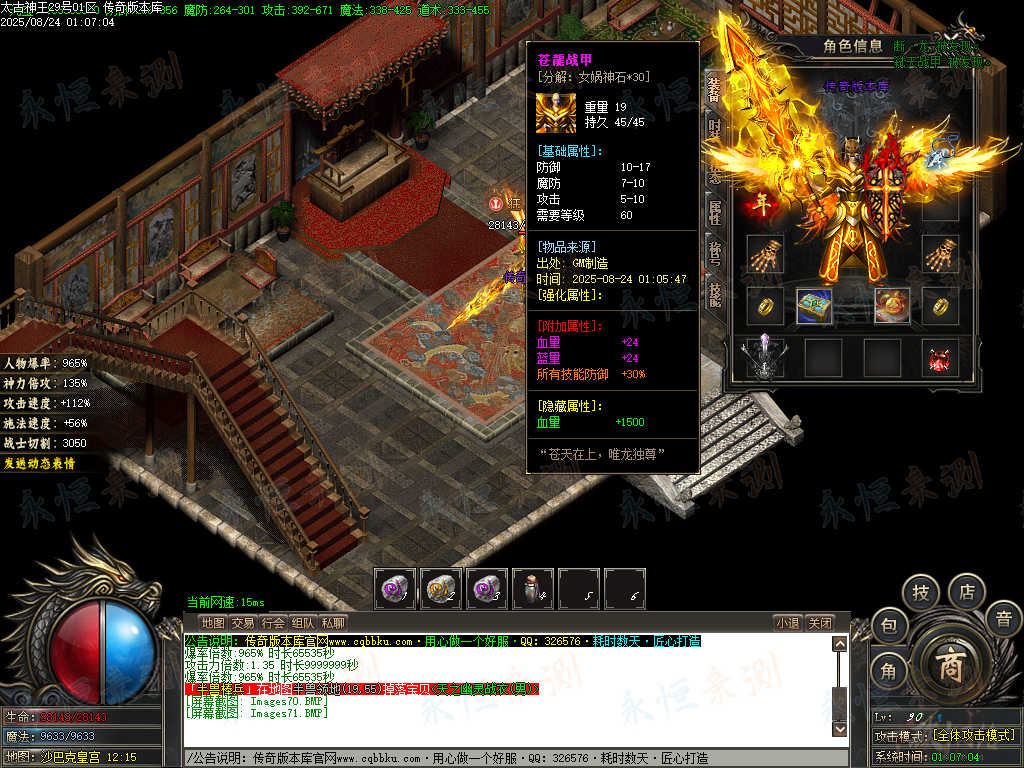Click 发送动态表情 to send an emote

click(38, 463)
